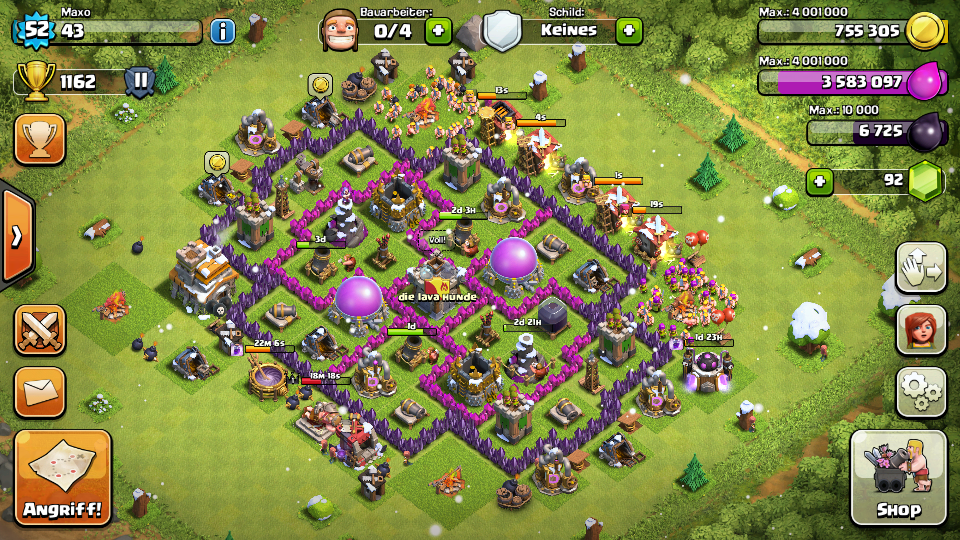Show player info via blue i button
The height and width of the screenshot is (540, 960).
(222, 30)
